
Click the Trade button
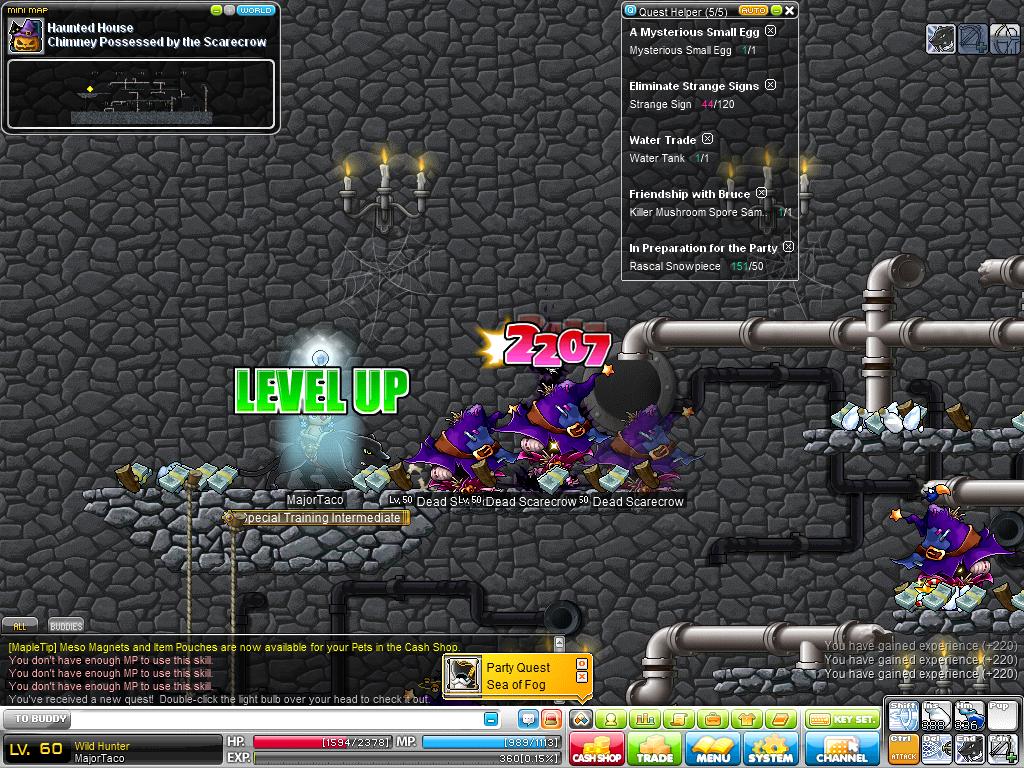(x=655, y=750)
